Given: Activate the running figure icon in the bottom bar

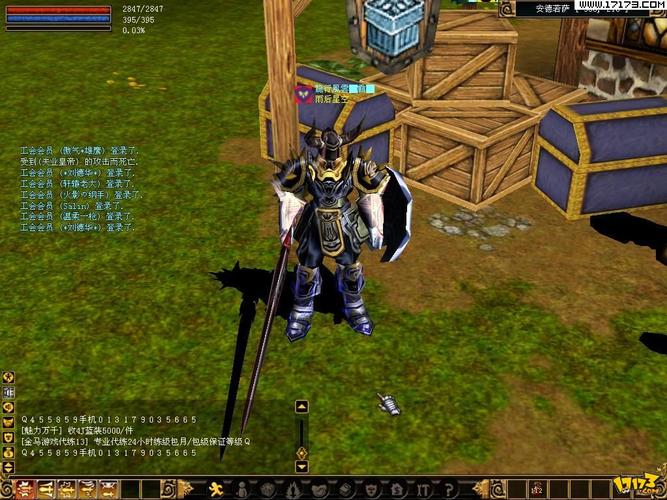Looking at the screenshot, I should (x=213, y=489).
